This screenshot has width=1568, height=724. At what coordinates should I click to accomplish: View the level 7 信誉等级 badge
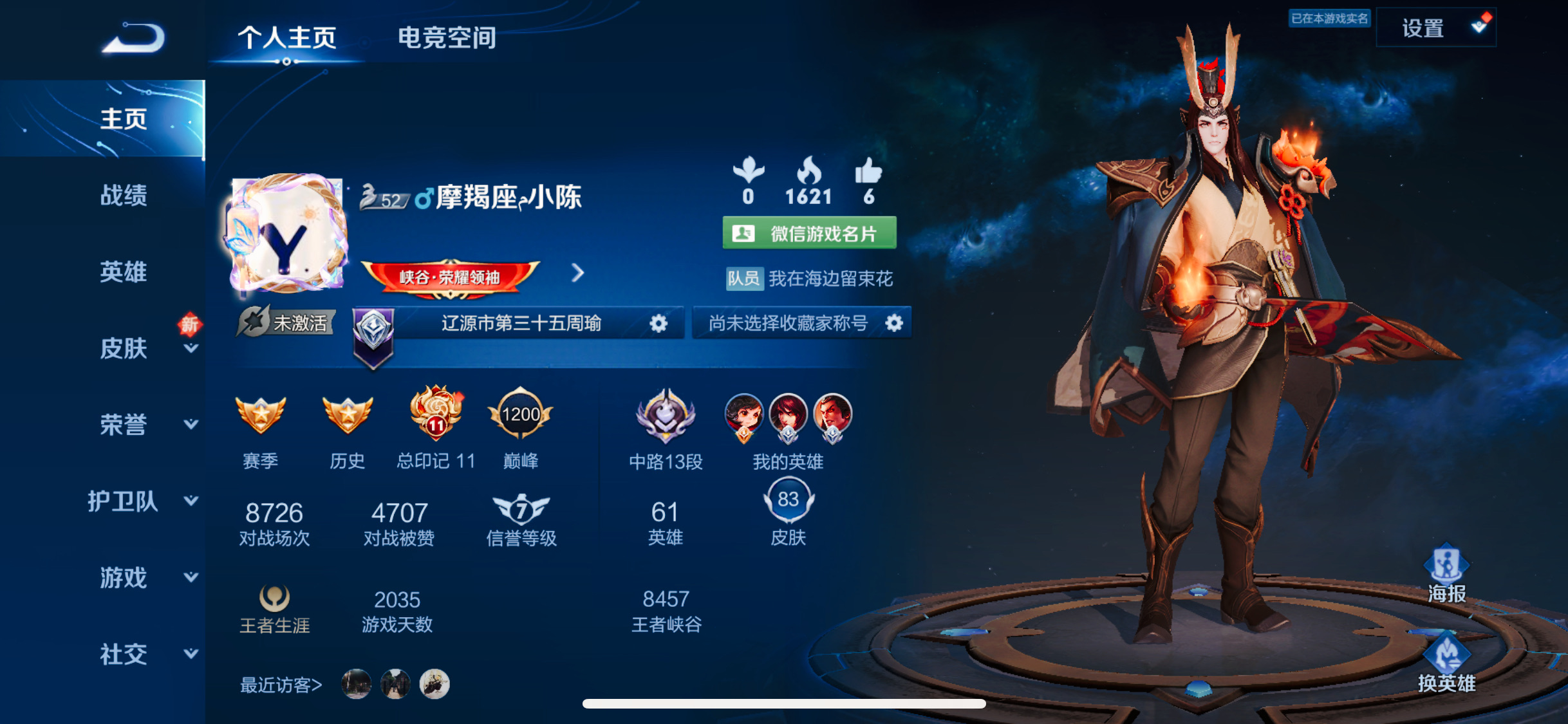click(521, 512)
